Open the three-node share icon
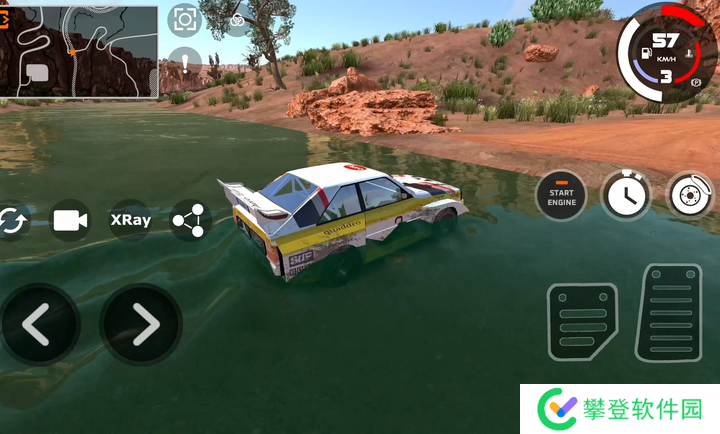 [189, 220]
